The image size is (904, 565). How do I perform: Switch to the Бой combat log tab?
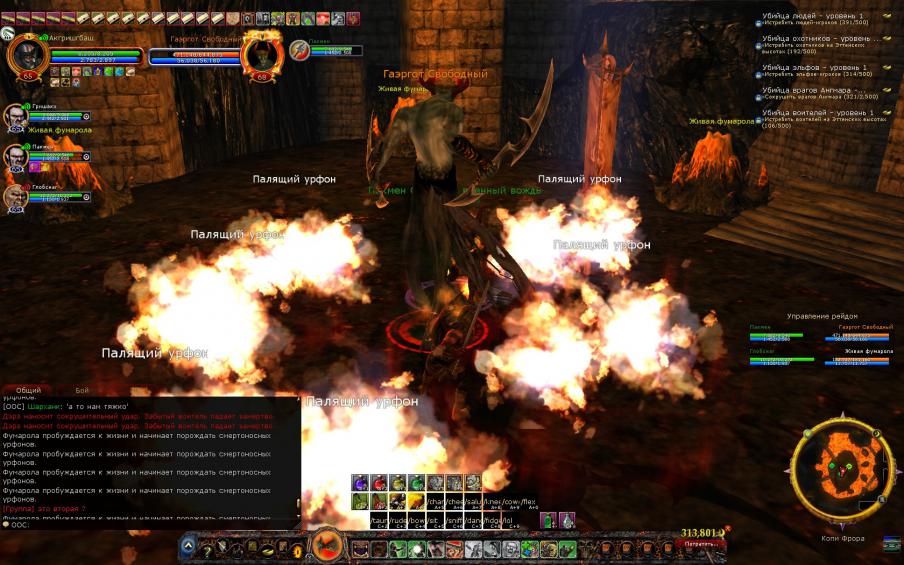click(82, 390)
